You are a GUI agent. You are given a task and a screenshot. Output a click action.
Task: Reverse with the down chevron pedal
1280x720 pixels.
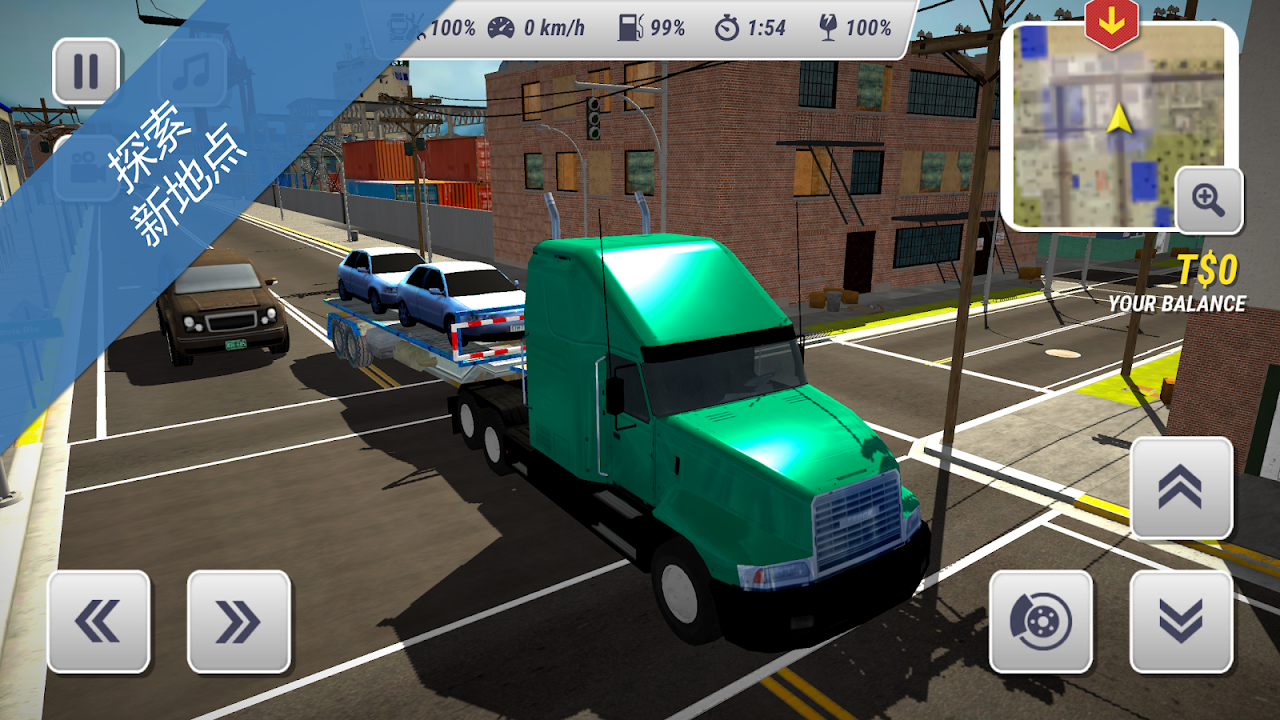pos(1181,621)
